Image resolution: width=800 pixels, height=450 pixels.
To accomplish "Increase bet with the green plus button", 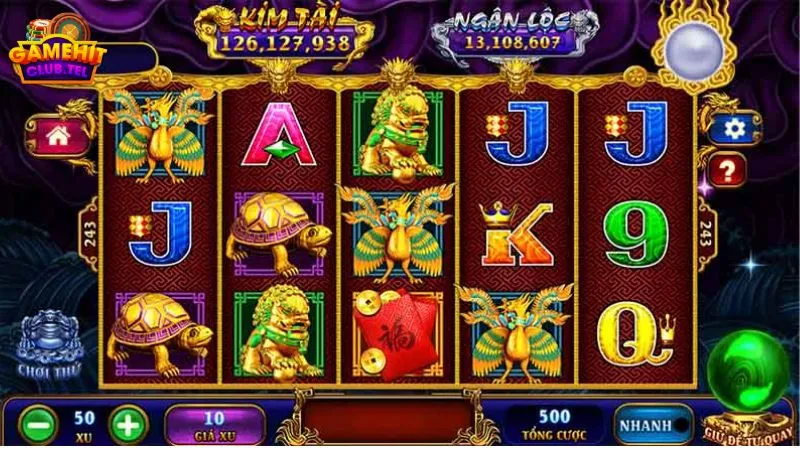I will click(x=128, y=423).
